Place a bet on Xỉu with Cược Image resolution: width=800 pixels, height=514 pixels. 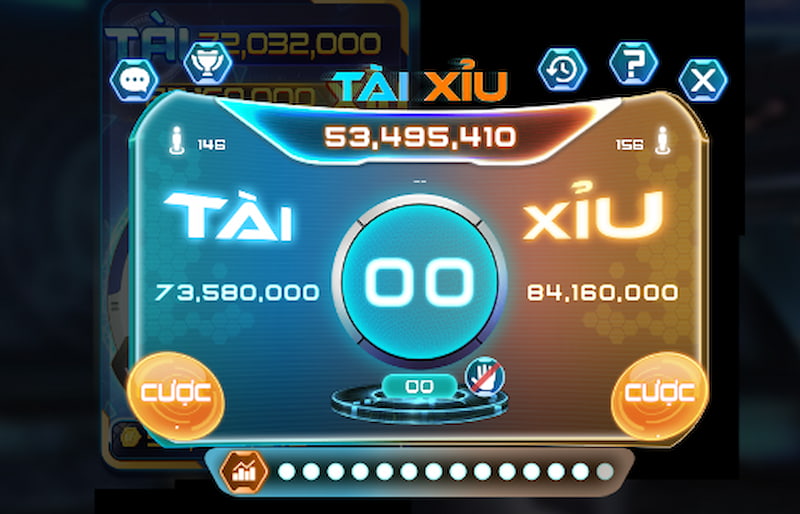click(659, 393)
